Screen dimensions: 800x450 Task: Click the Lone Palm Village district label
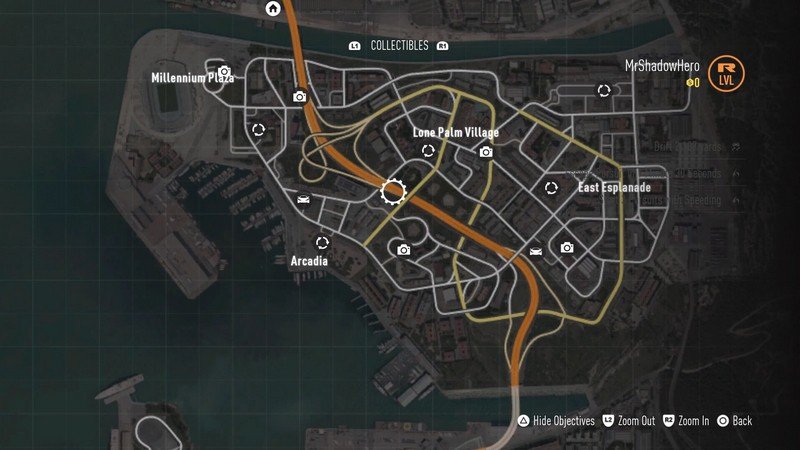click(x=455, y=133)
